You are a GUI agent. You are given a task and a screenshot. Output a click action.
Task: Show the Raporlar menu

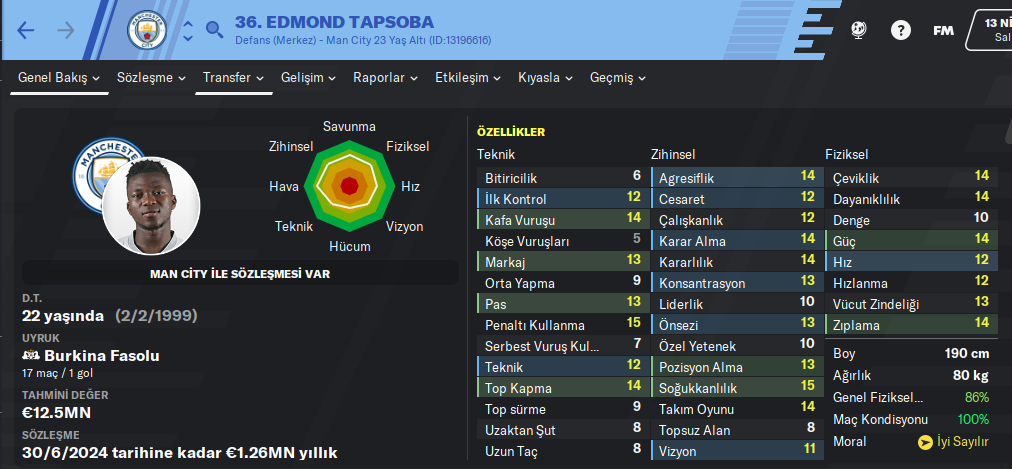coord(386,77)
